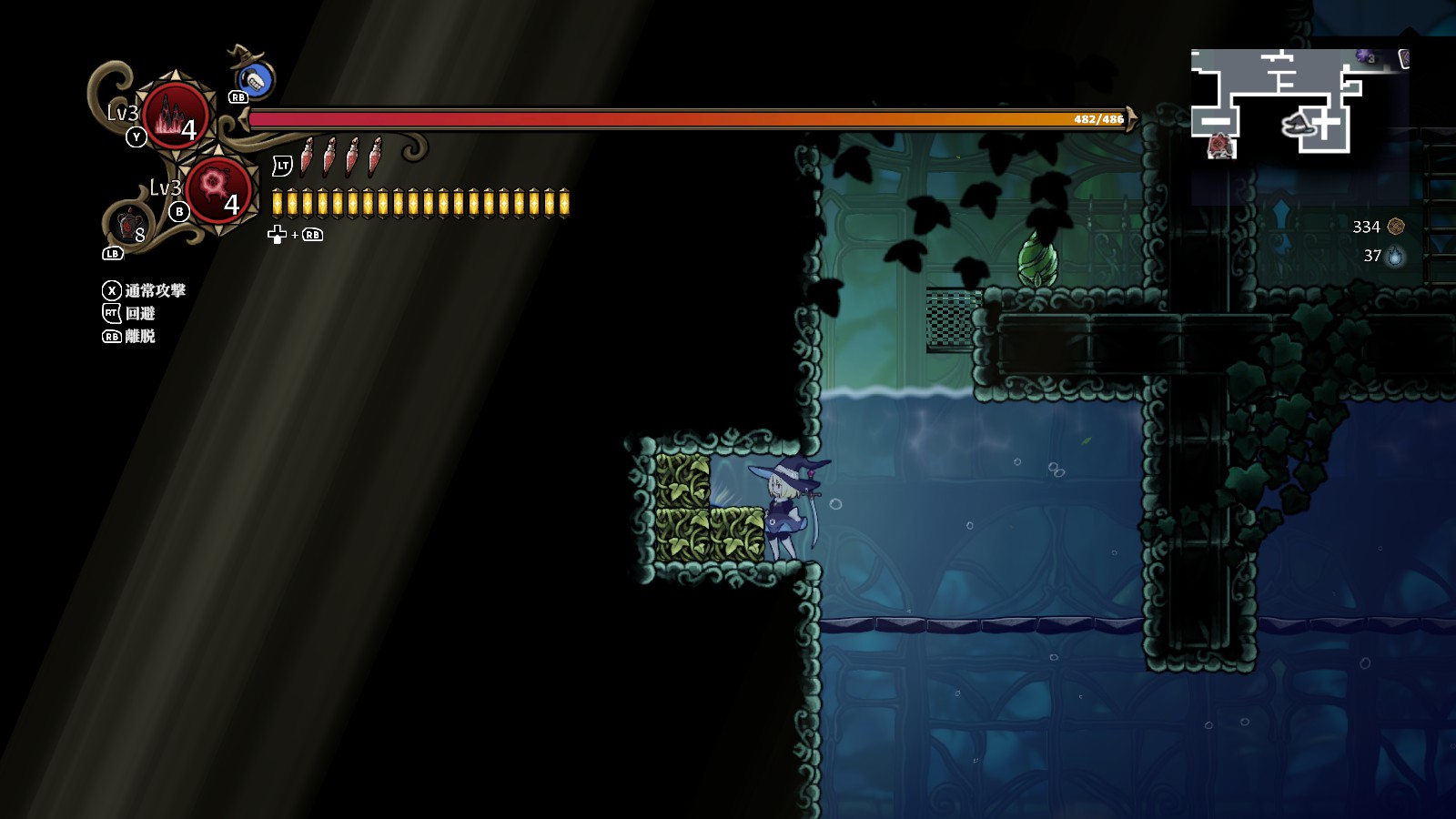1456x819 pixels.
Task: Click the blue flame soul icon
Action: [1396, 257]
